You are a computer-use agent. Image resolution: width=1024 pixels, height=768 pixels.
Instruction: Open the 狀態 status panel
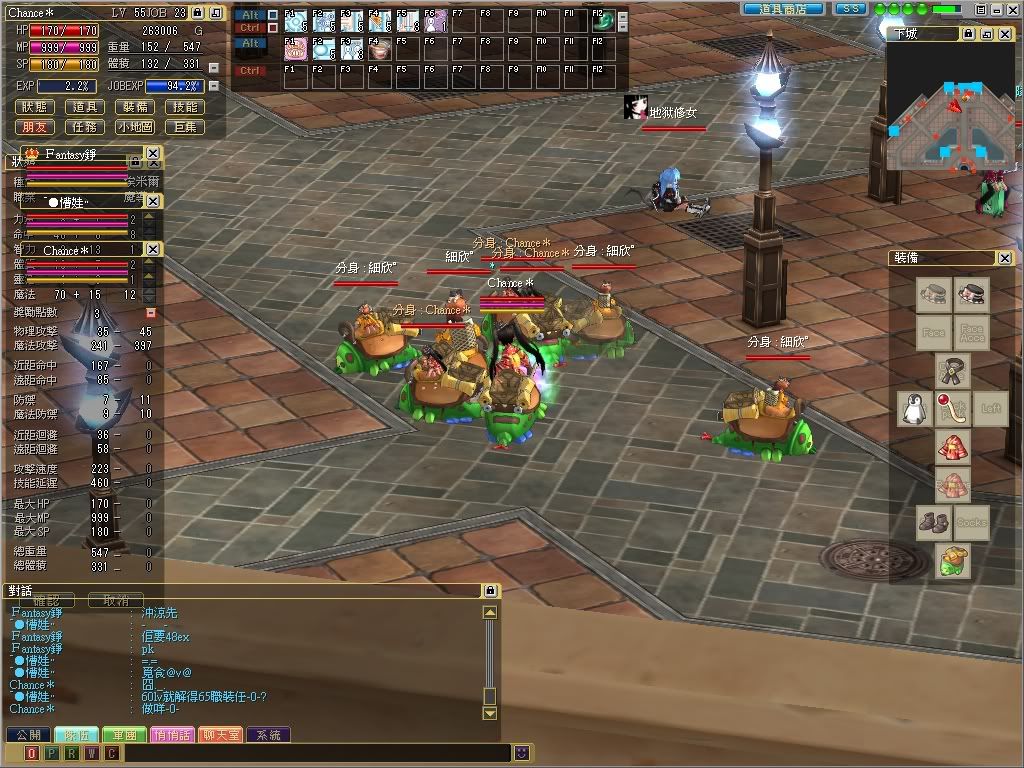36,107
